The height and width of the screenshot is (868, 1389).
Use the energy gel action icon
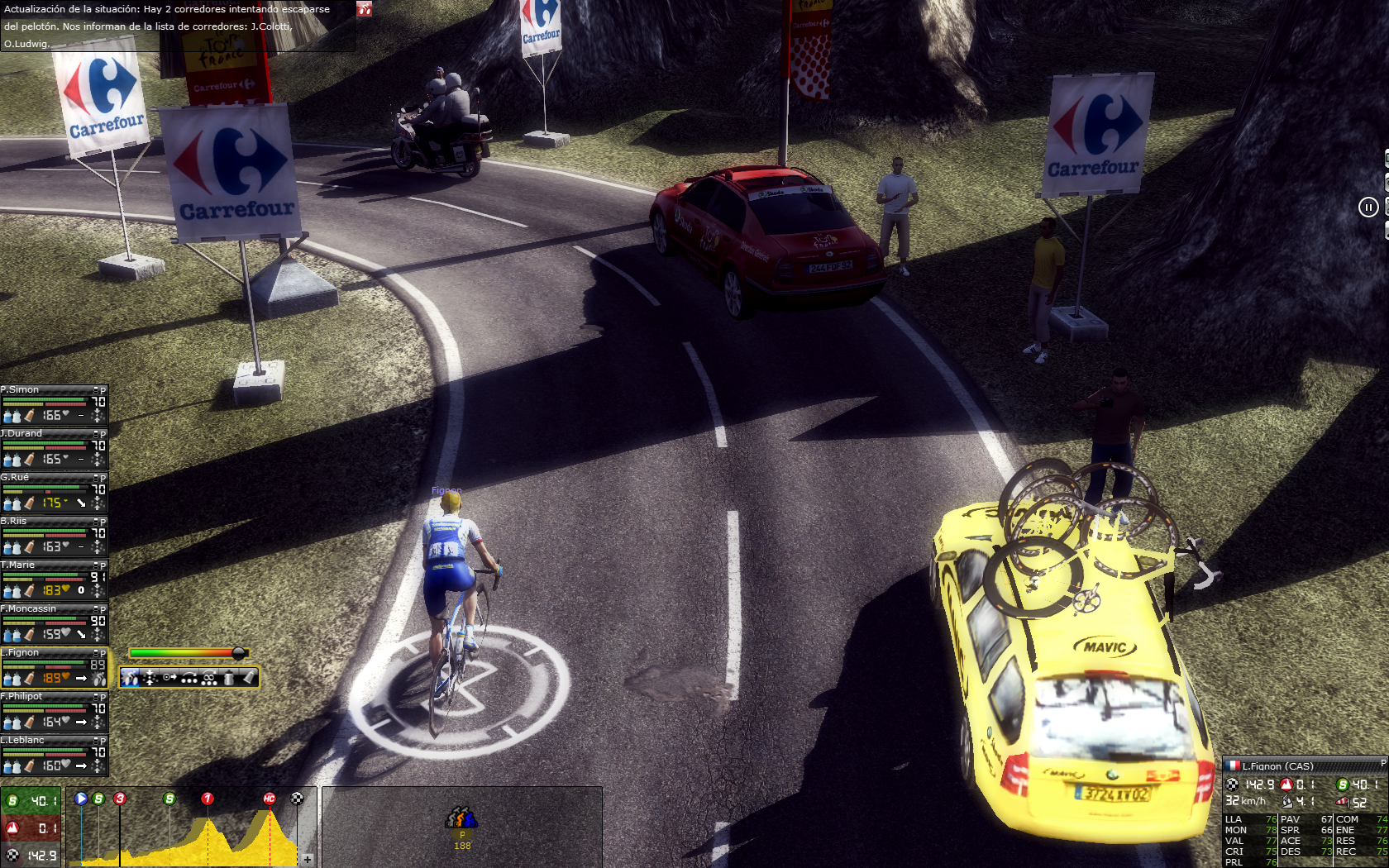(249, 679)
